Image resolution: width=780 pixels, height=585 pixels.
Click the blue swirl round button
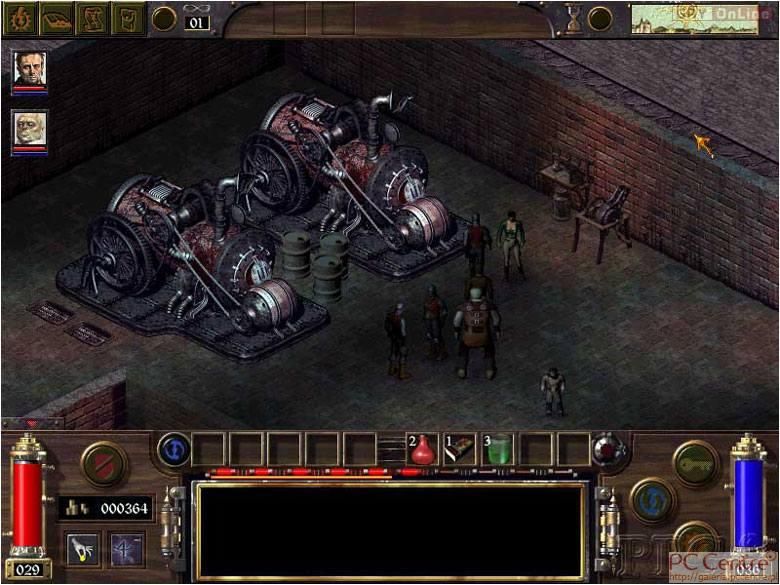(653, 499)
